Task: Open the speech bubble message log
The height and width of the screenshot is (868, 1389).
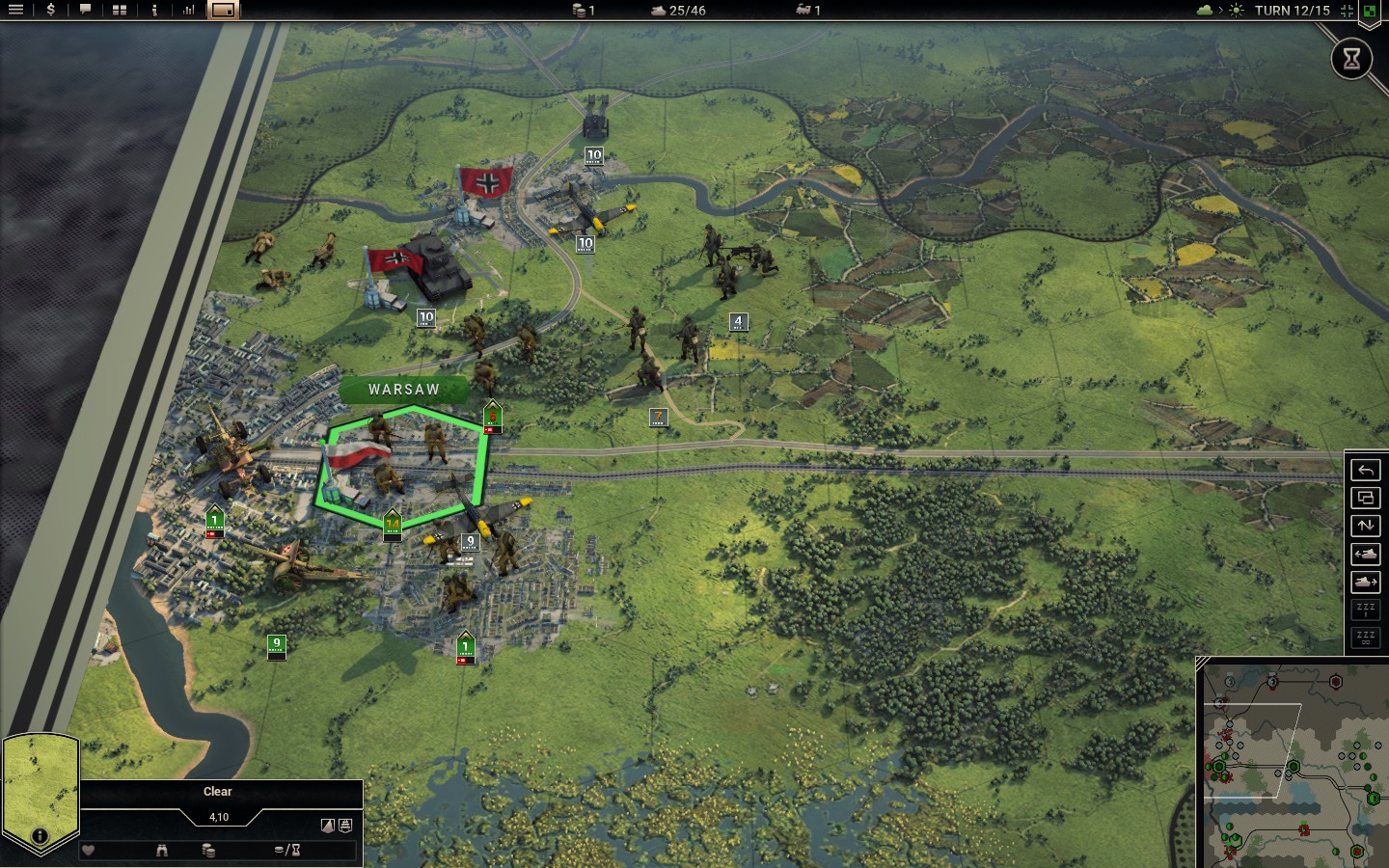Action: (x=85, y=10)
